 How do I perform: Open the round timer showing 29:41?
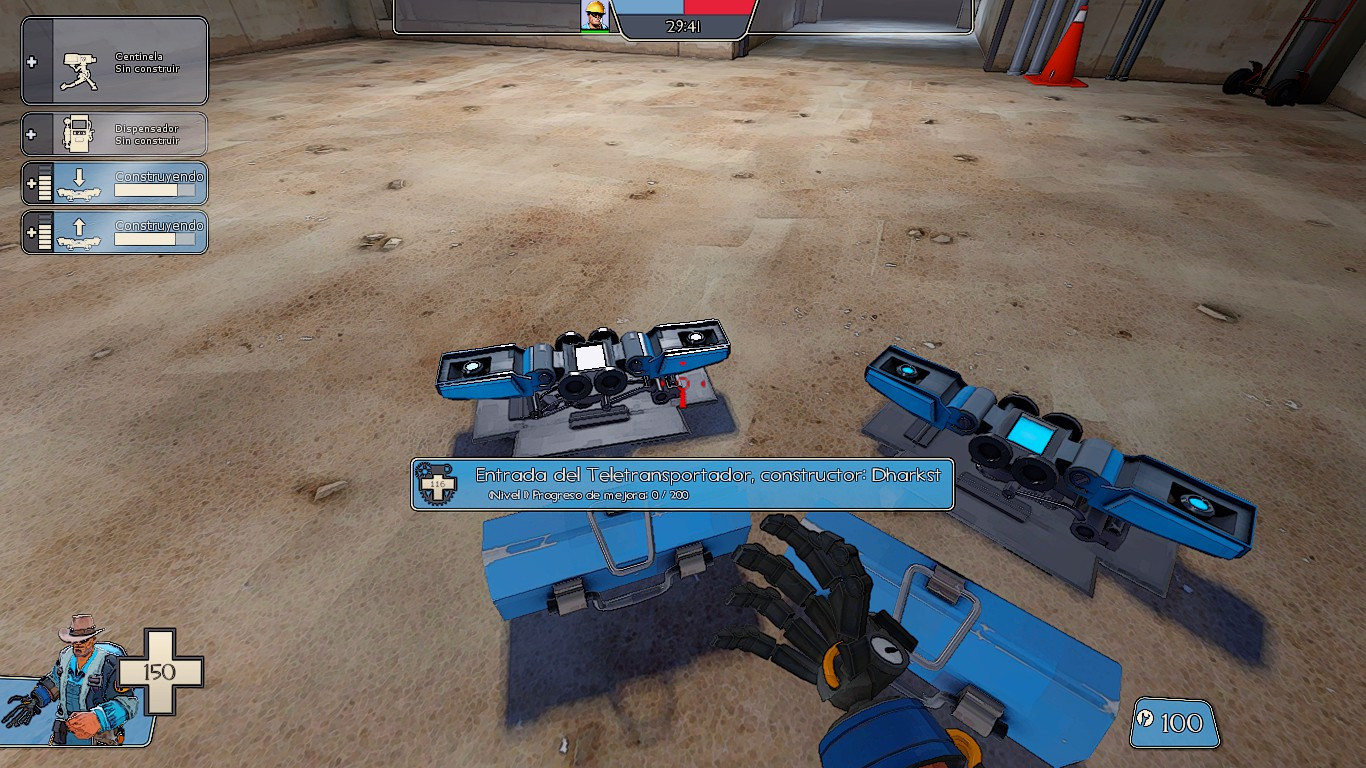[684, 24]
